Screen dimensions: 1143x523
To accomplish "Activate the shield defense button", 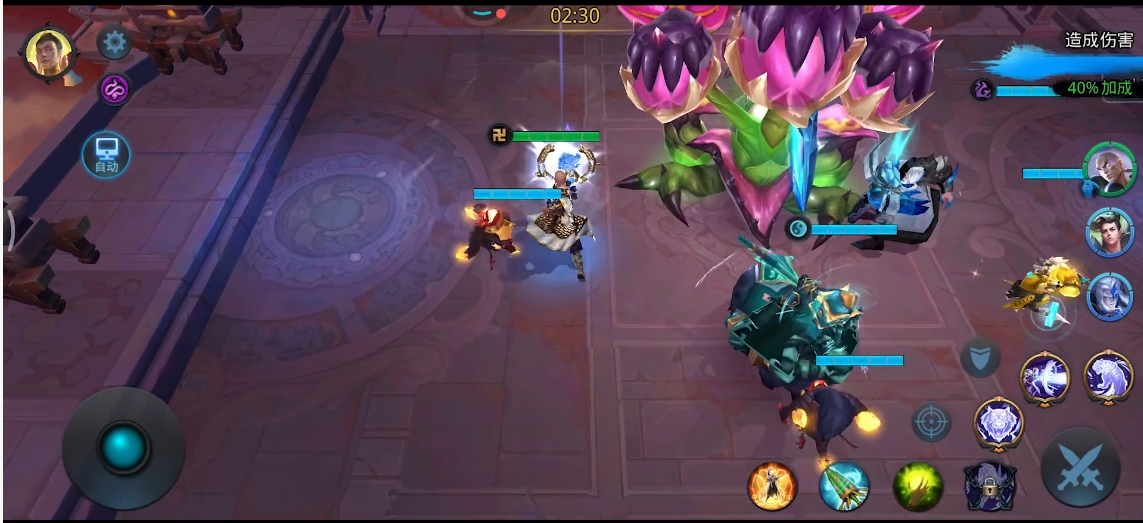I will pyautogui.click(x=980, y=358).
